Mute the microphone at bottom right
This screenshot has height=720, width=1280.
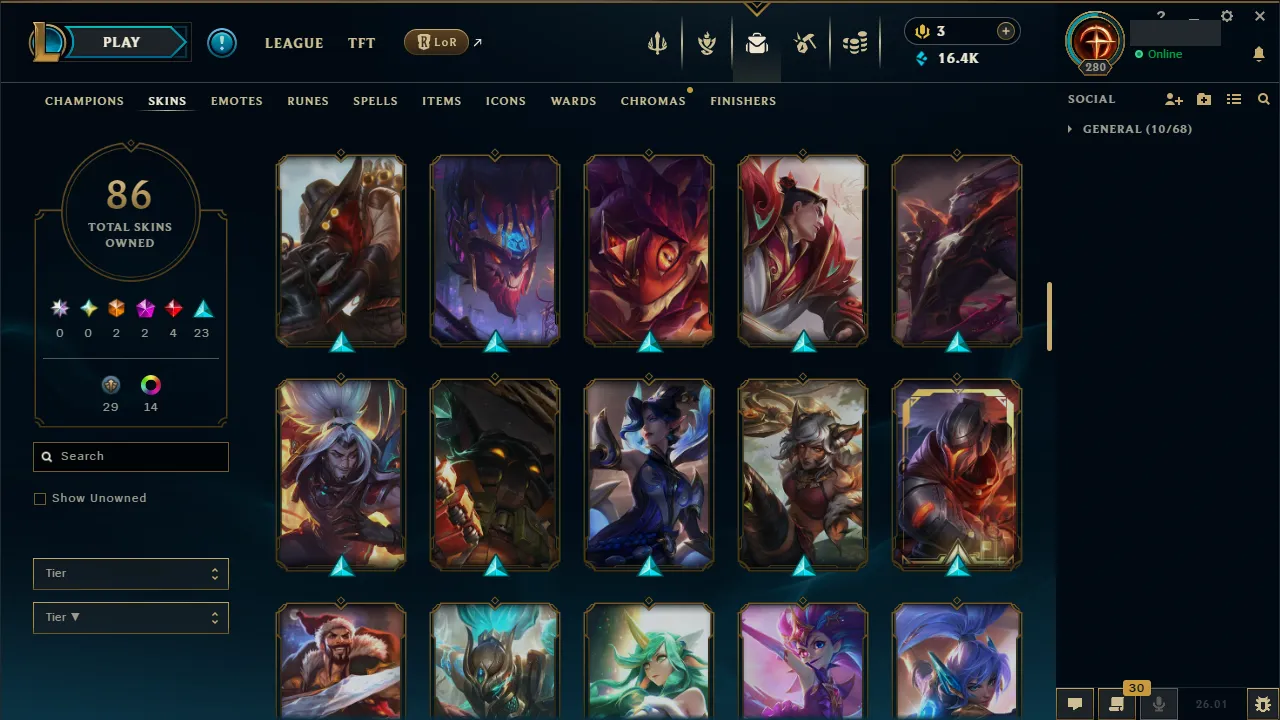pos(1157,703)
